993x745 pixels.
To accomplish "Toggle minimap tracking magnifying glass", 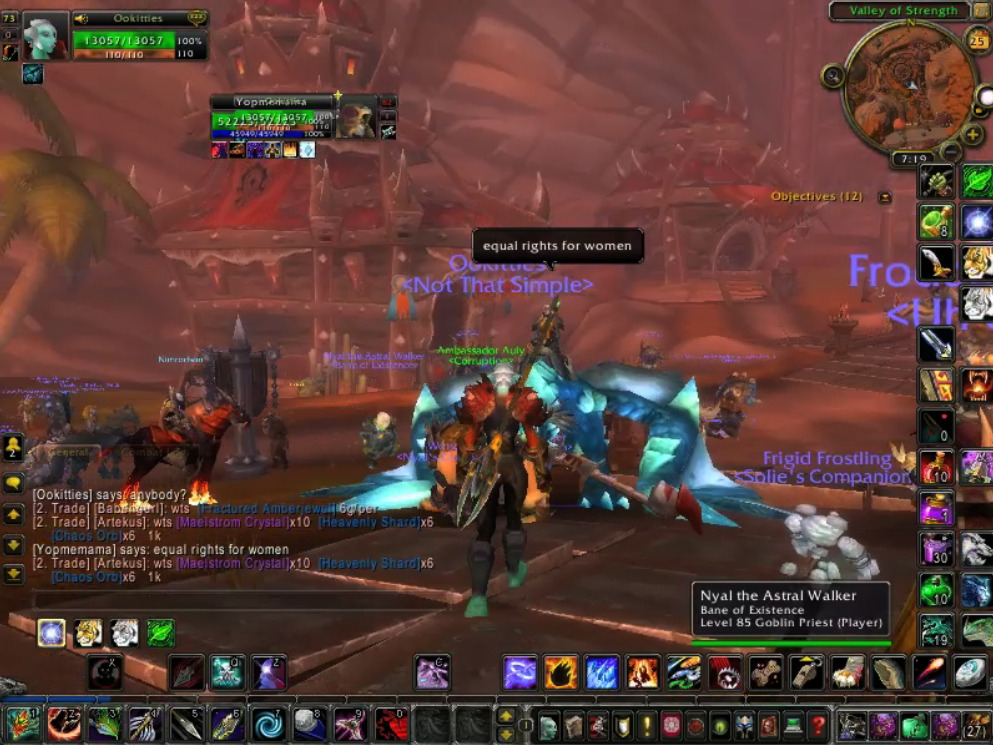I will [x=833, y=75].
